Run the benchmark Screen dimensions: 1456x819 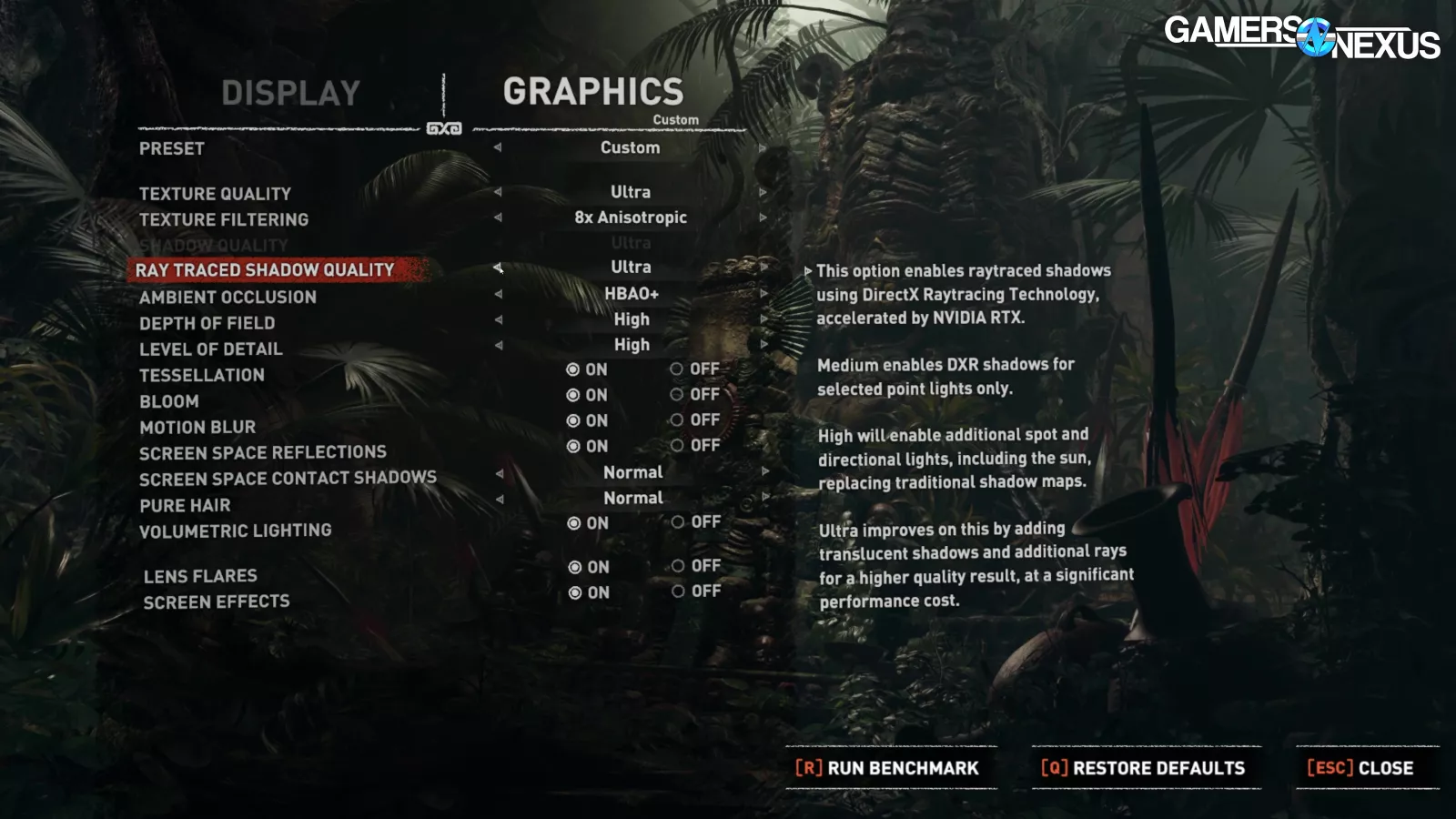click(x=888, y=768)
